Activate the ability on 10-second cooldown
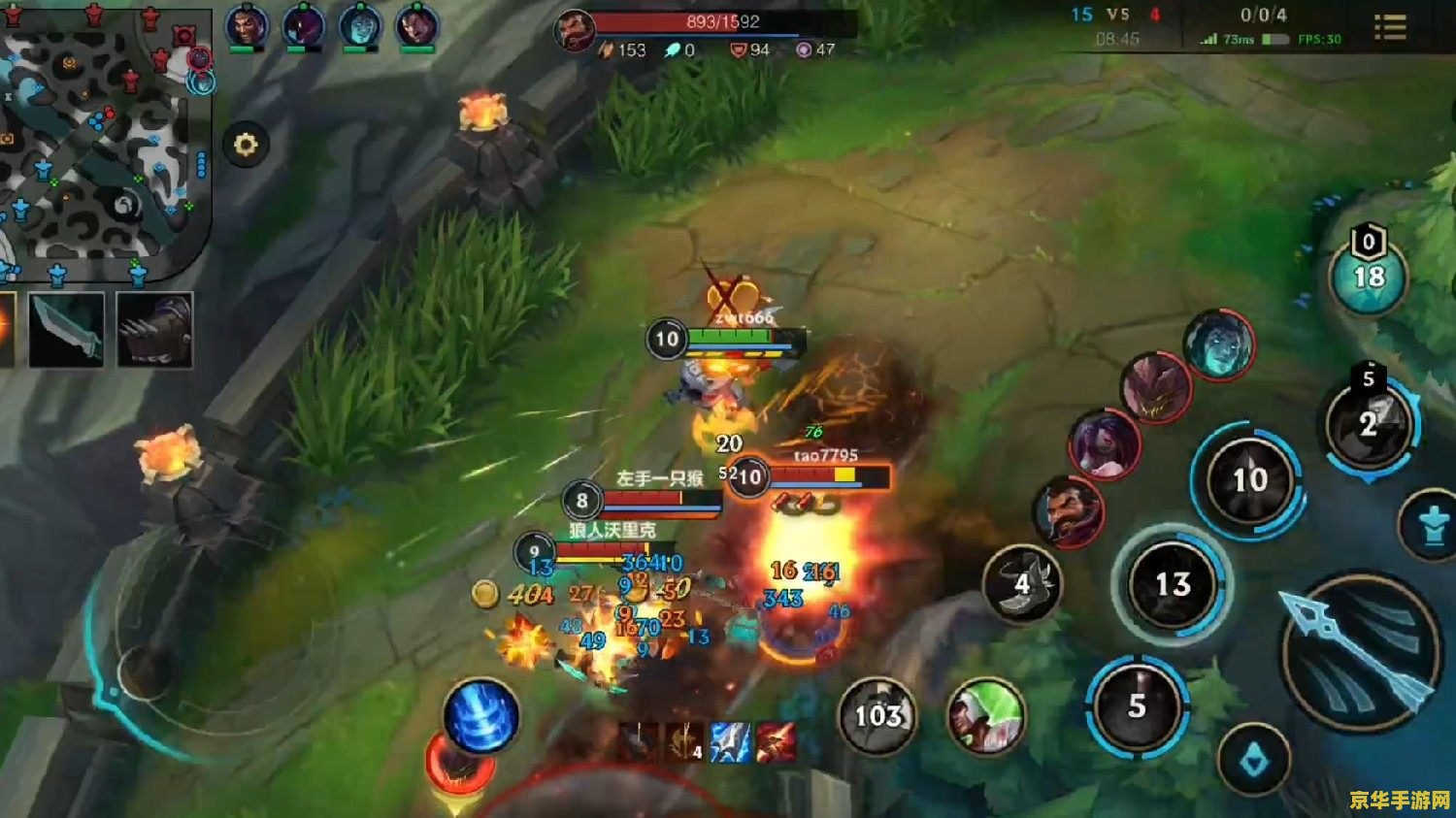This screenshot has width=1456, height=818. click(x=1249, y=479)
